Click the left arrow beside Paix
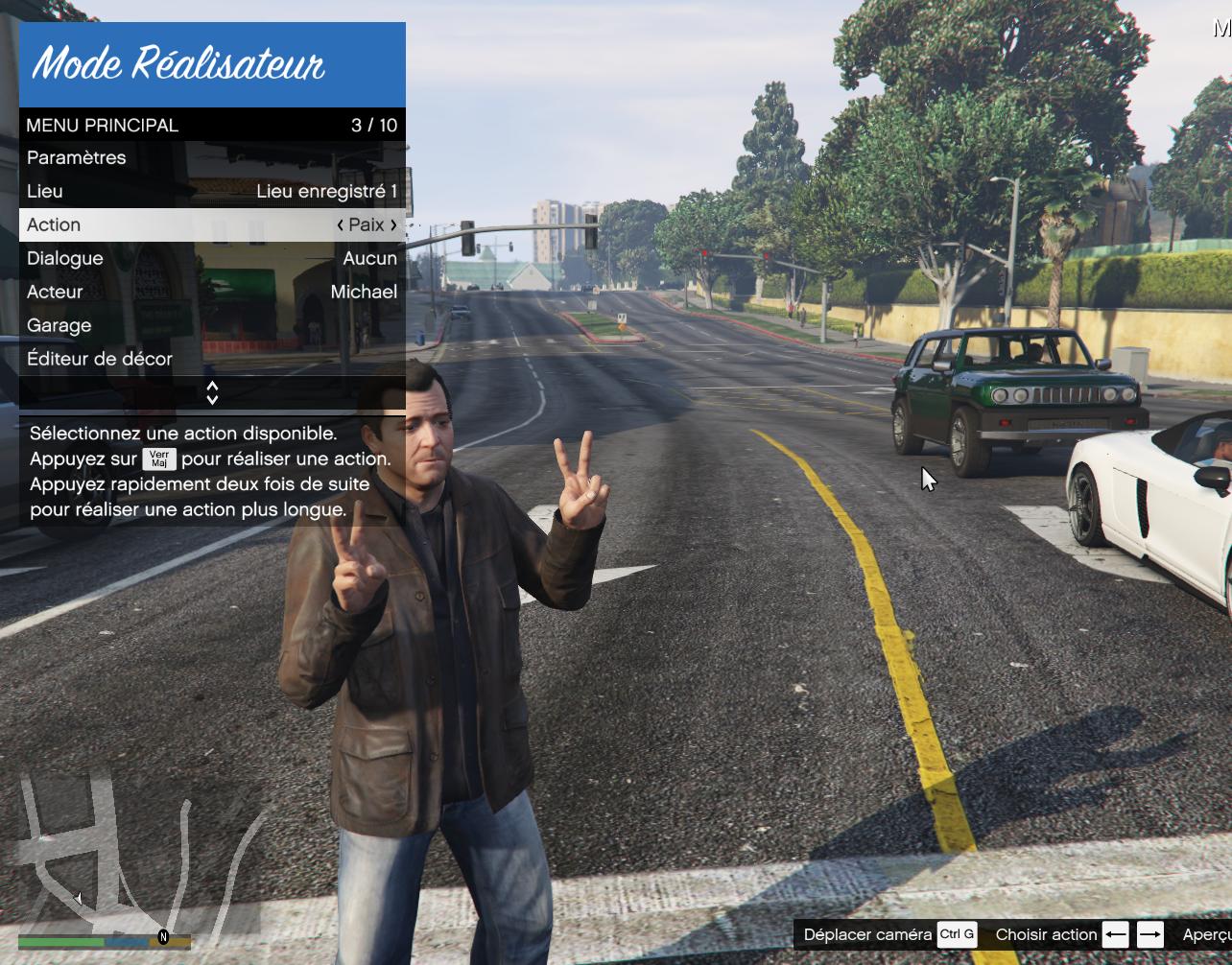This screenshot has width=1232, height=965. coord(341,225)
